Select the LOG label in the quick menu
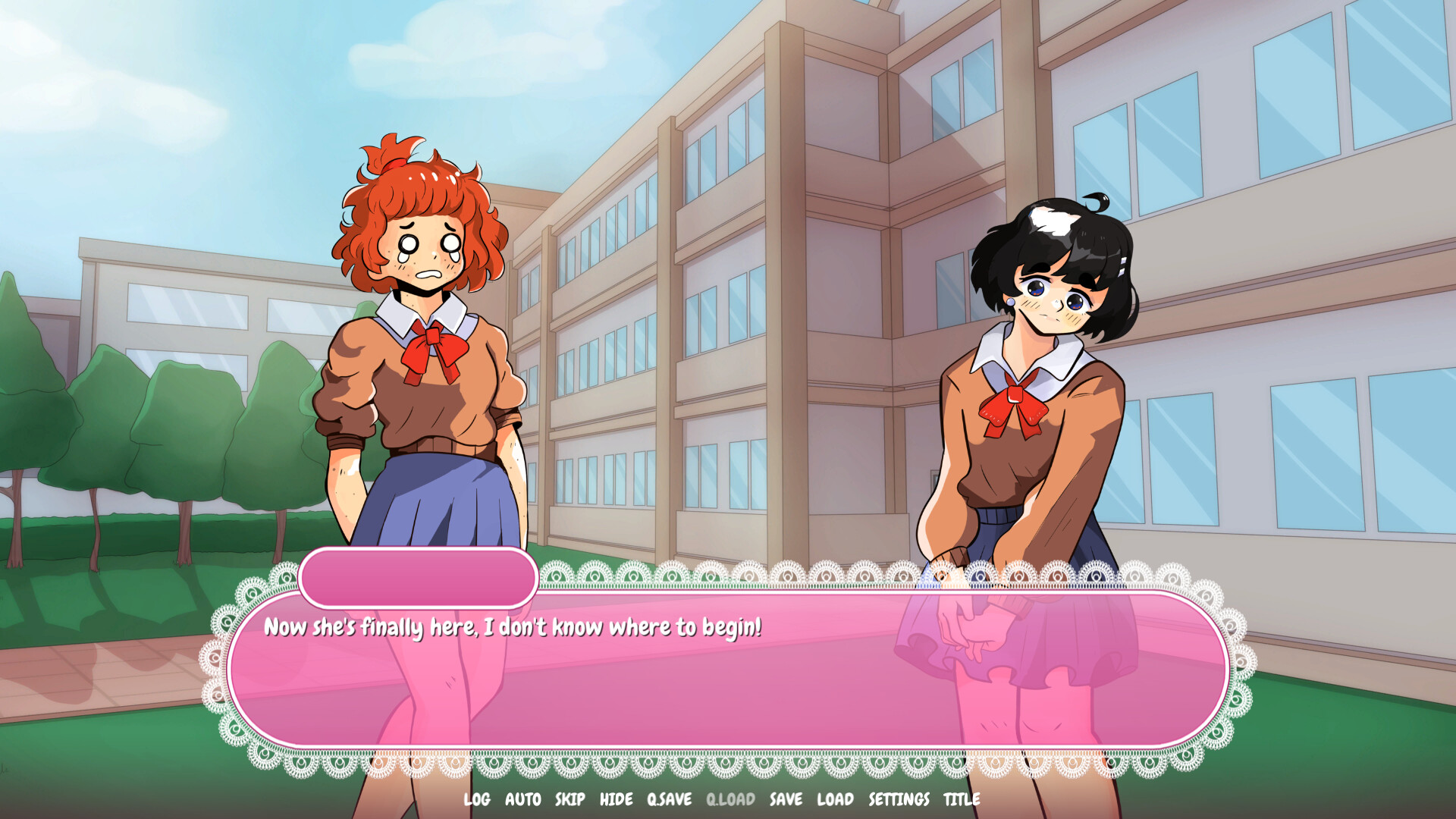 (476, 799)
